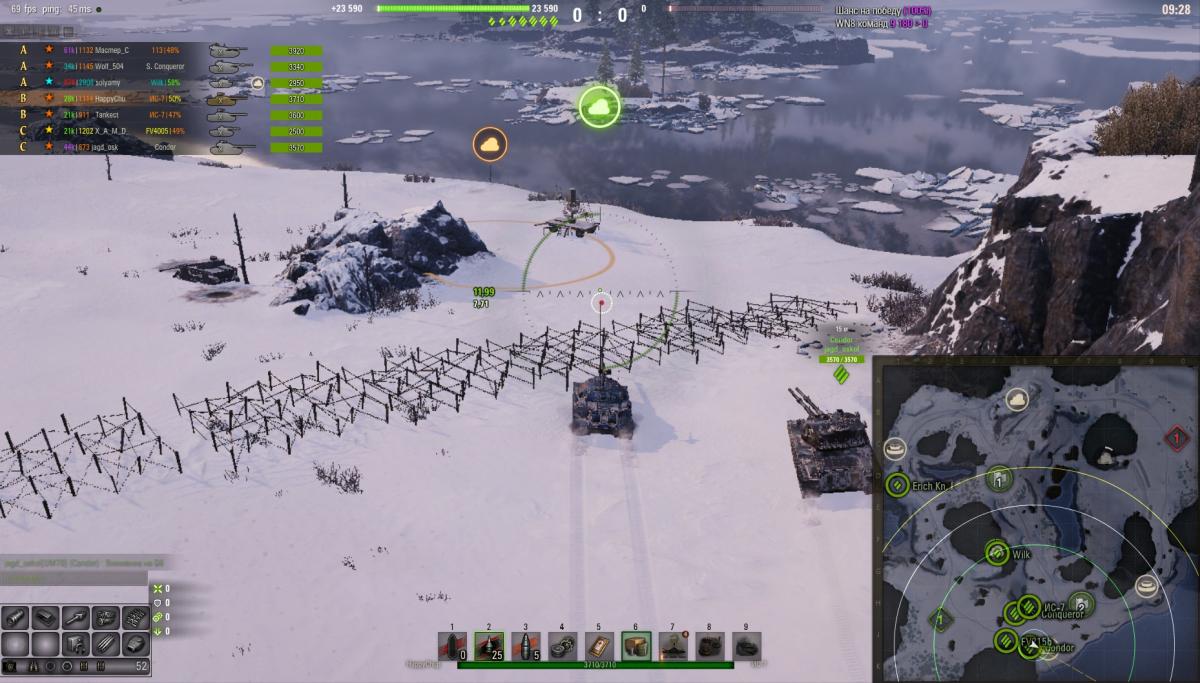Select the Erich Kn. ally marker on minimap
Viewport: 1200px width, 683px height.
pos(897,486)
